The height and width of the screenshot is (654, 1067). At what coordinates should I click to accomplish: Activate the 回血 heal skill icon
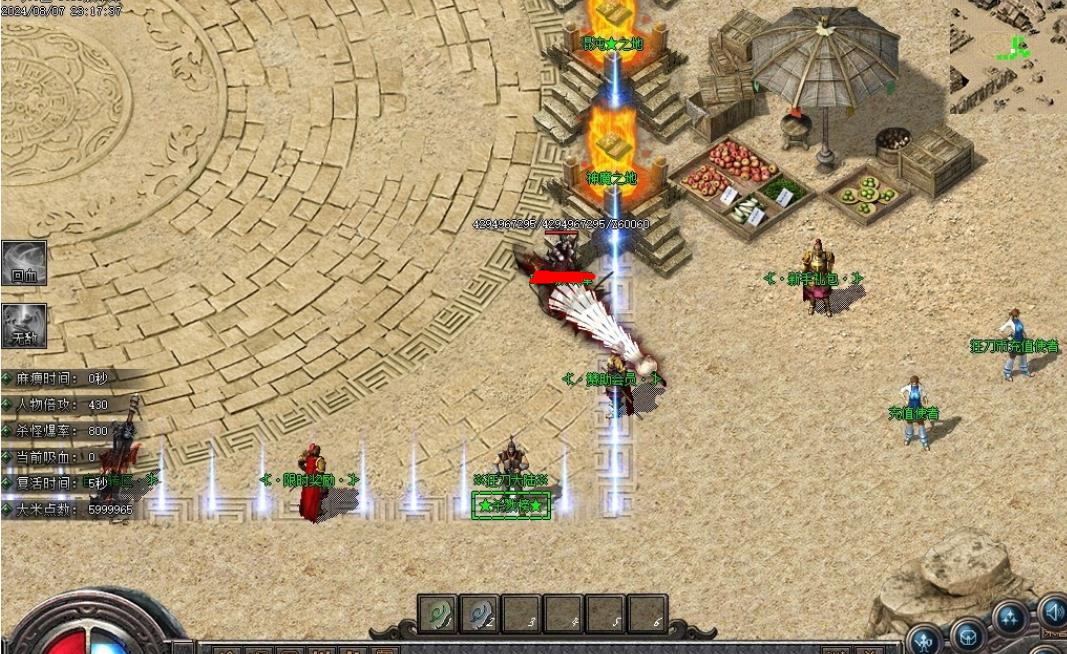pyautogui.click(x=24, y=262)
